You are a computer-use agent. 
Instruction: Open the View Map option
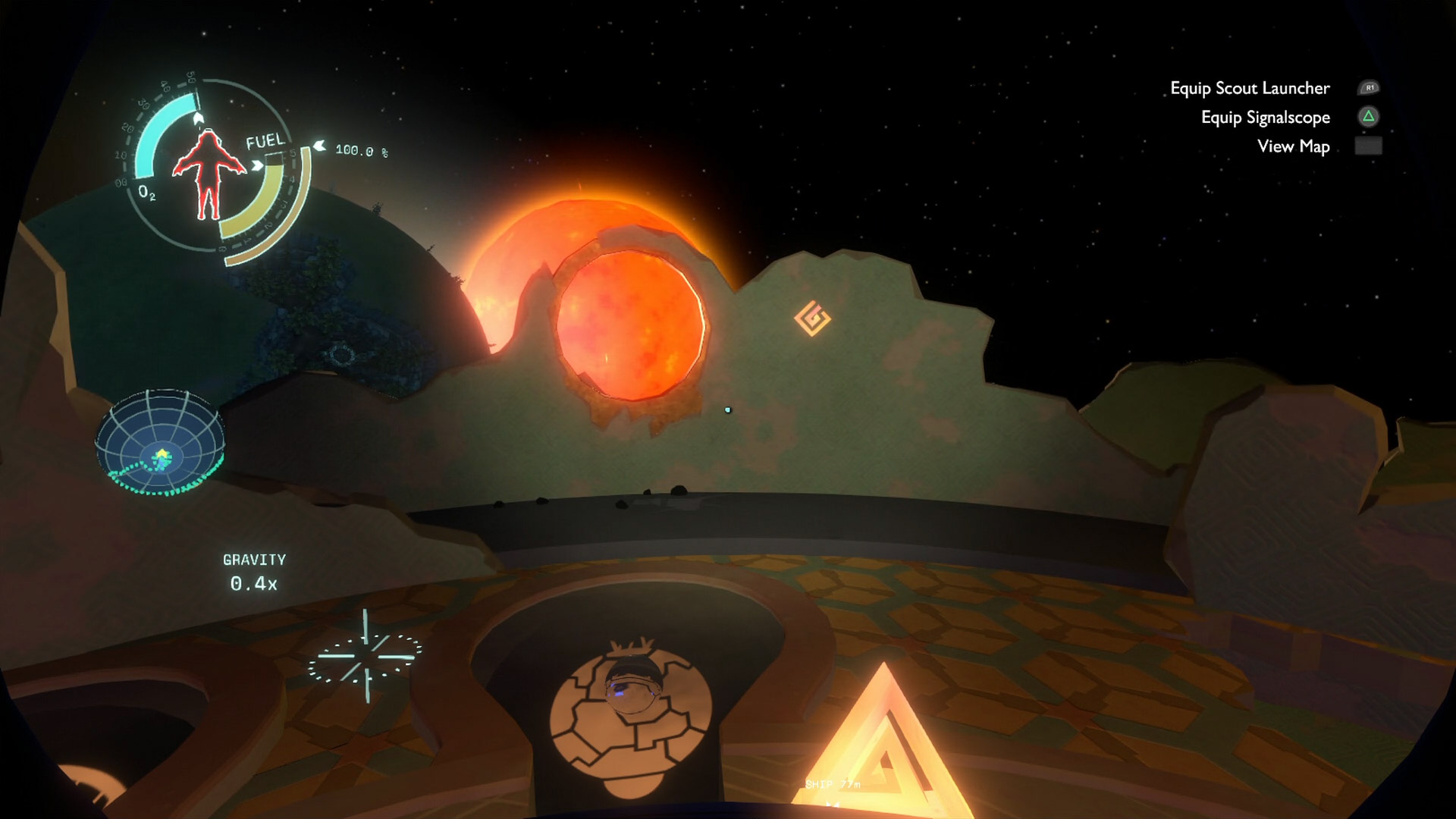click(x=1293, y=146)
